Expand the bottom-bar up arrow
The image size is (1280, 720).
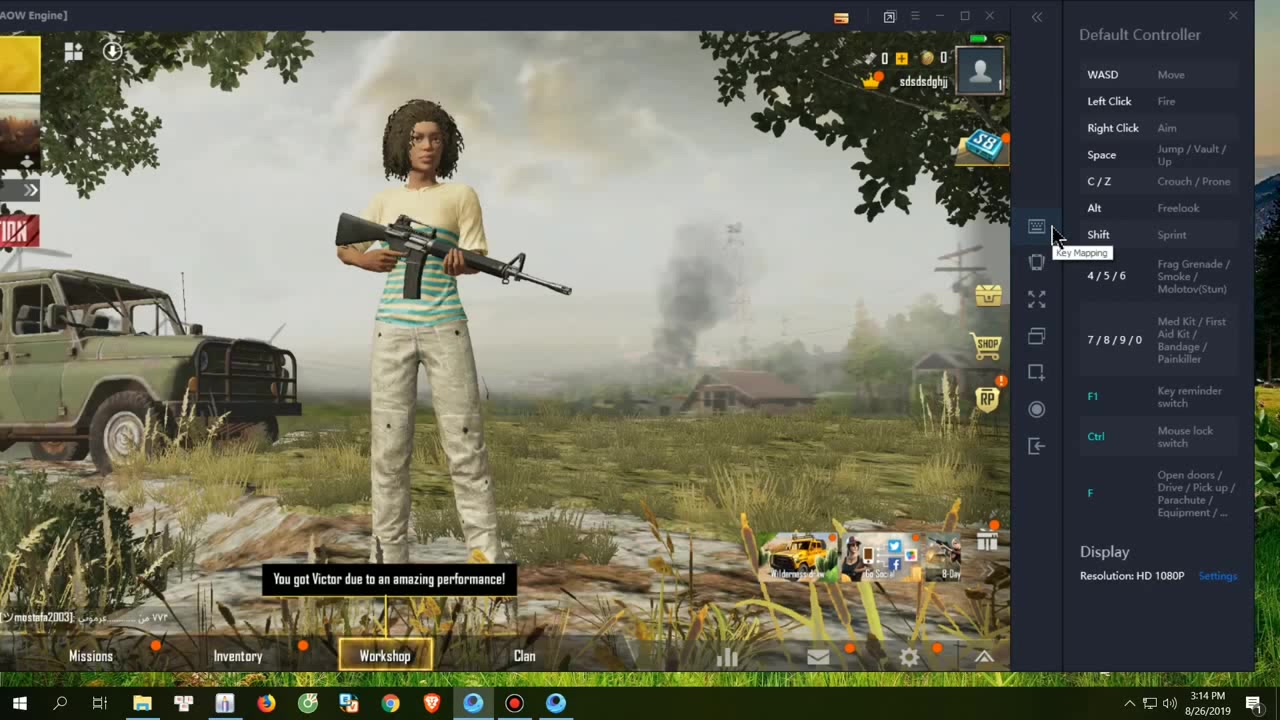pos(984,657)
